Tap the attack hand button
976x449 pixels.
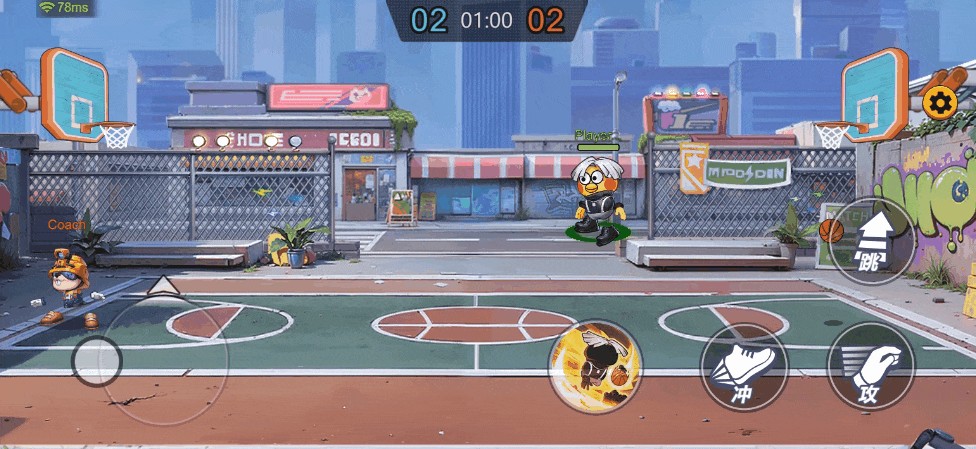[x=871, y=367]
